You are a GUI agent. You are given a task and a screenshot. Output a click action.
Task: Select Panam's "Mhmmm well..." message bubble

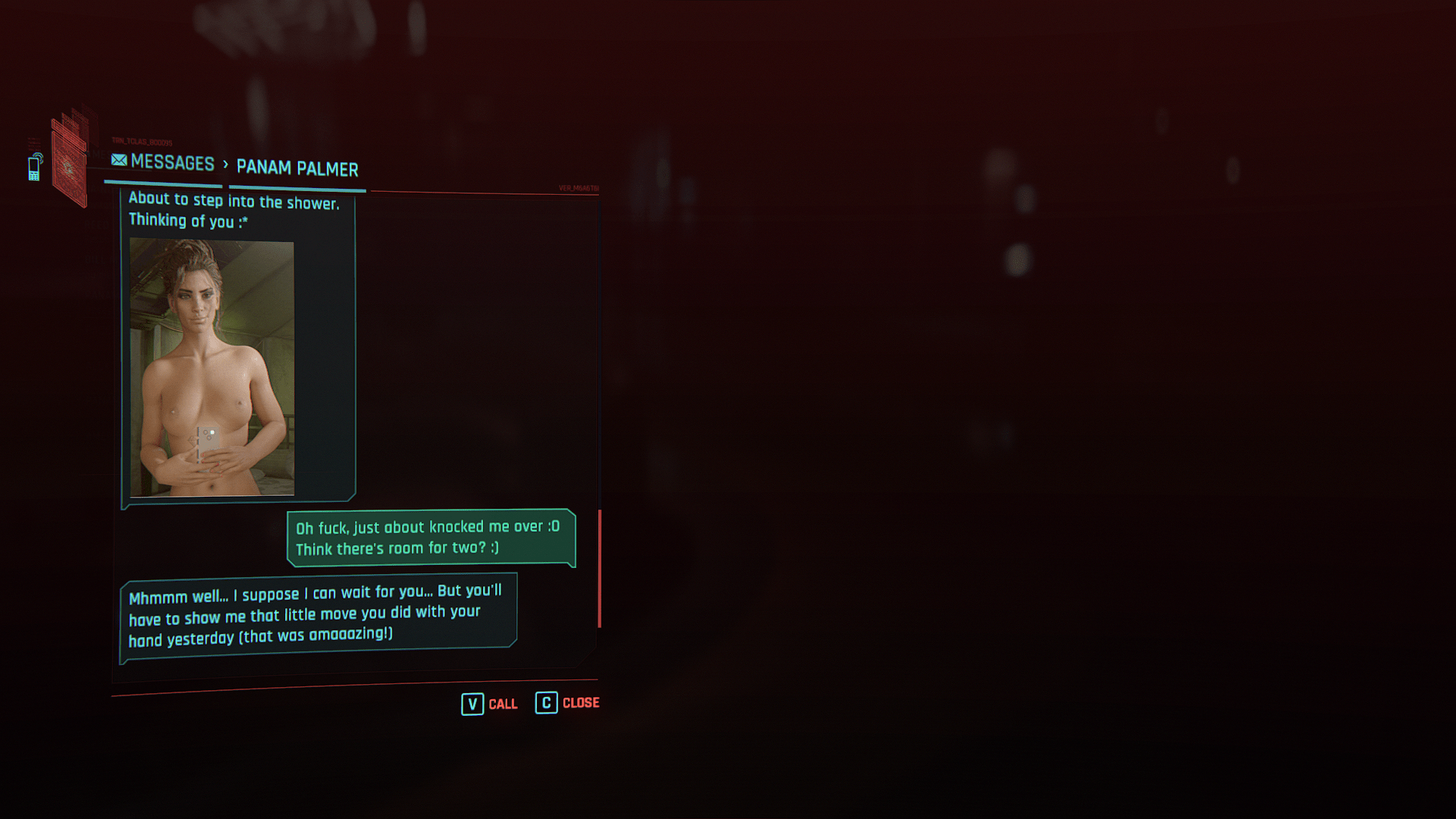pyautogui.click(x=318, y=615)
